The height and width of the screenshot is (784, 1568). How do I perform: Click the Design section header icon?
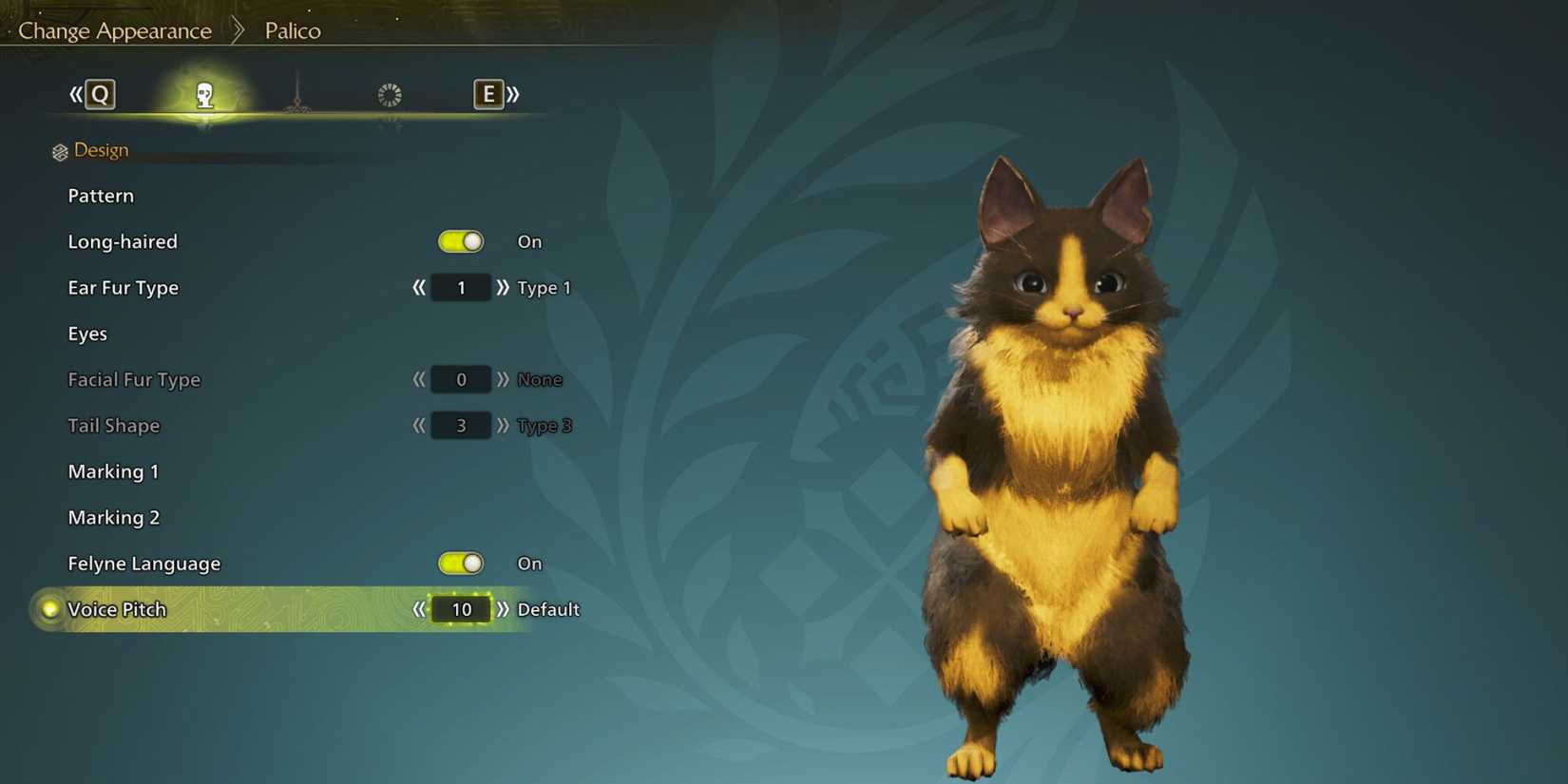coord(58,150)
